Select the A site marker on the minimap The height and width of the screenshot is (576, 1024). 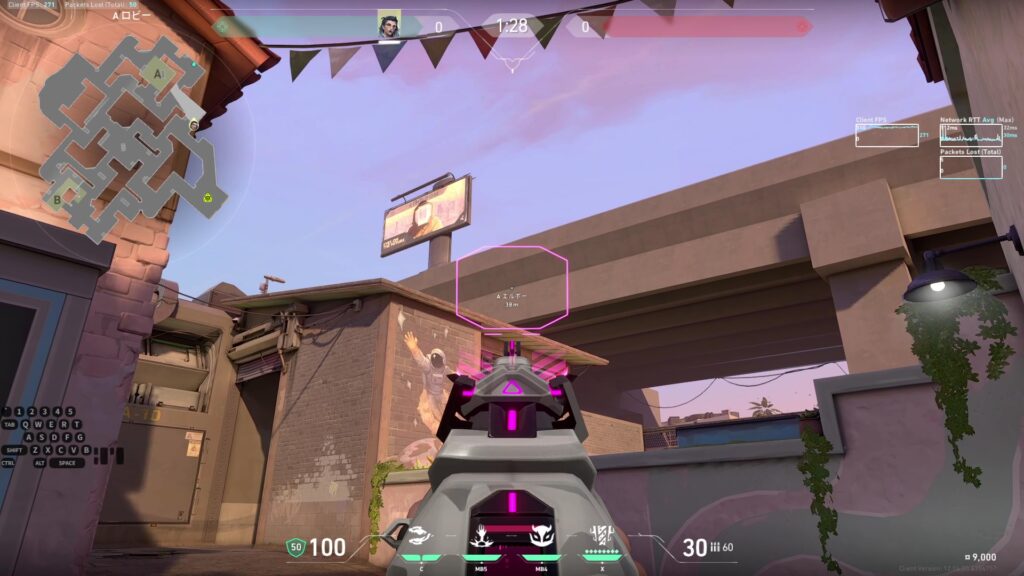point(157,73)
